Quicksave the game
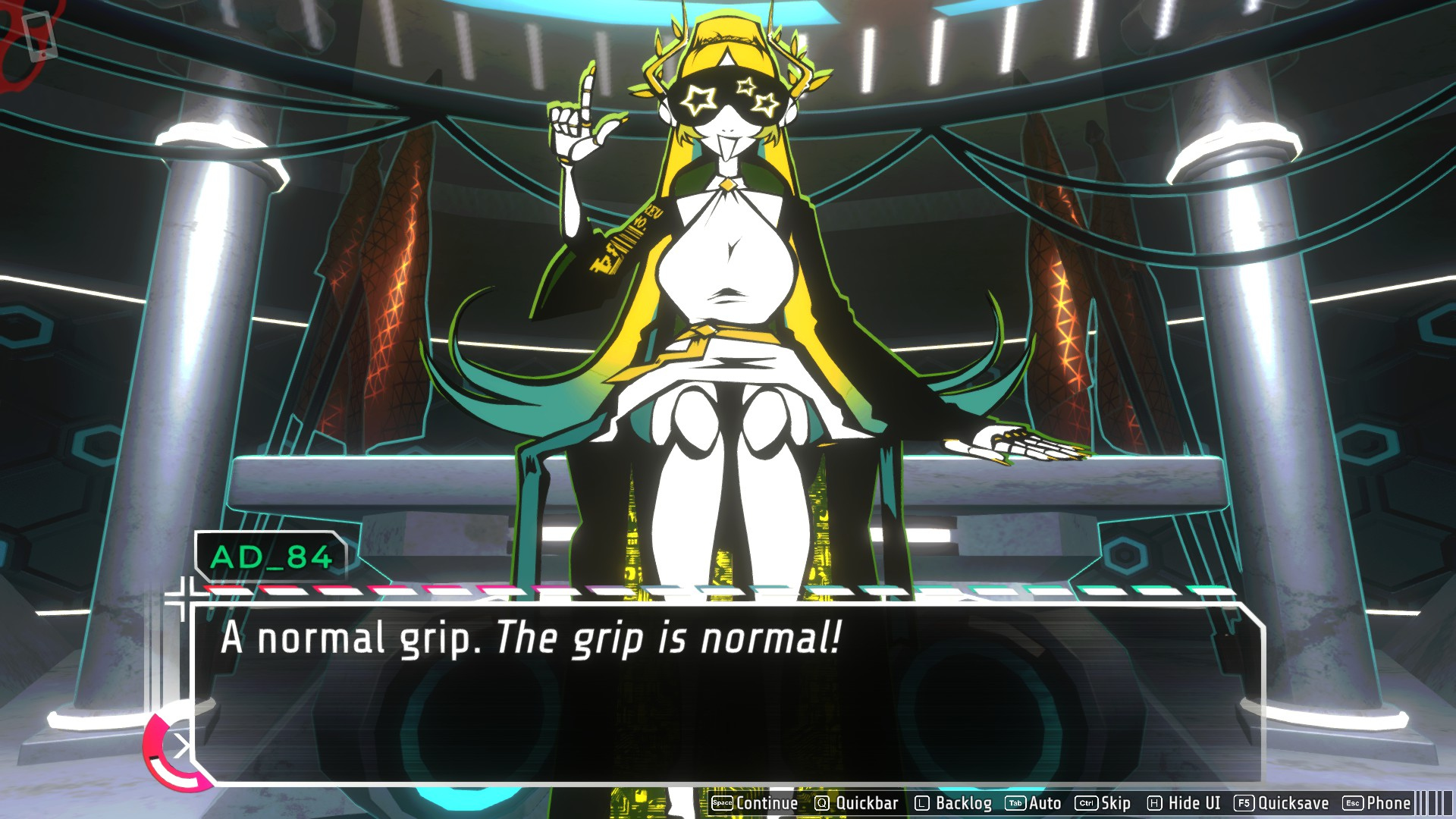Image resolution: width=1456 pixels, height=819 pixels. click(1282, 803)
